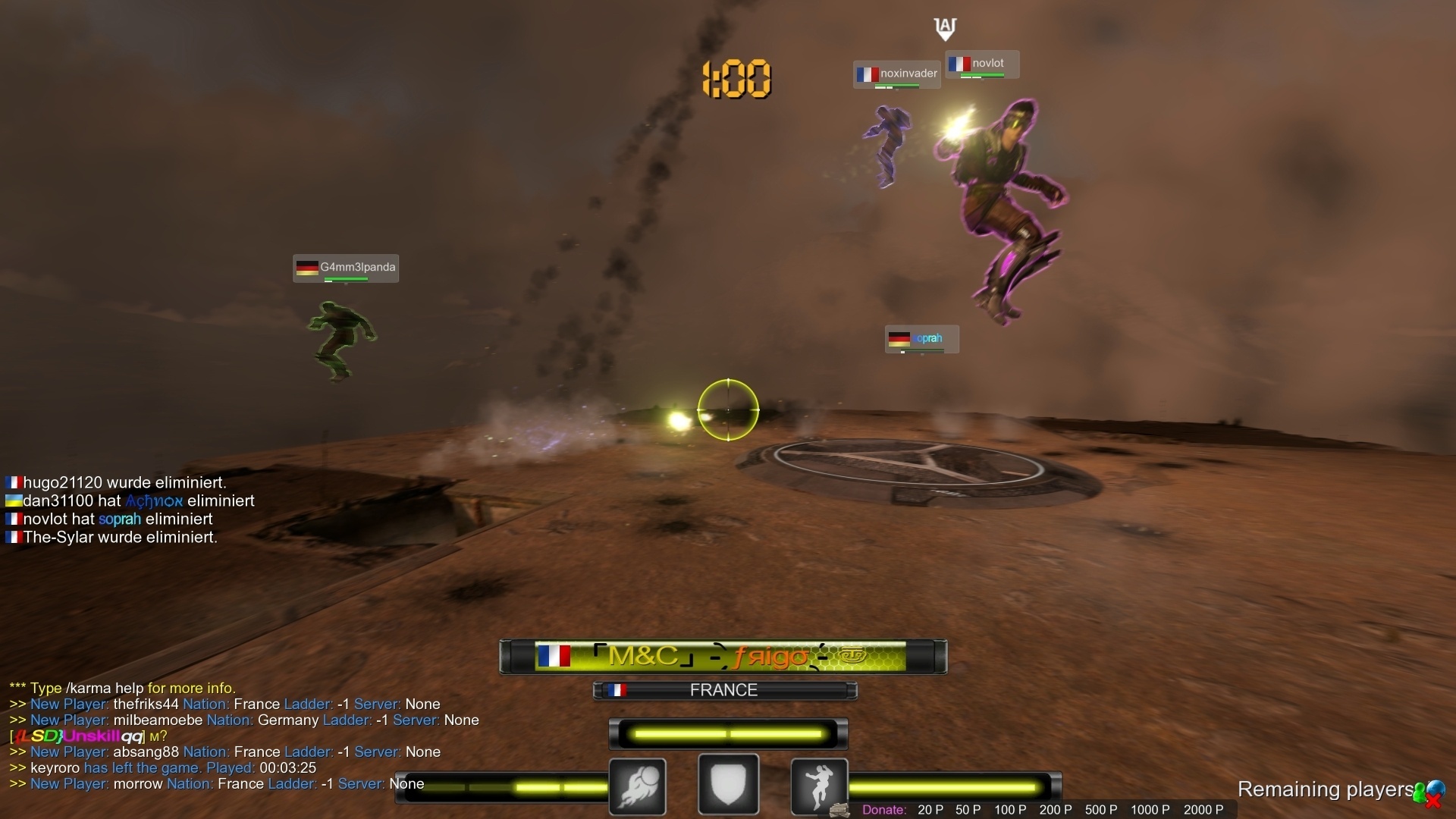Image resolution: width=1456 pixels, height=819 pixels.
Task: Click the 1:00 match timer
Action: tap(736, 78)
